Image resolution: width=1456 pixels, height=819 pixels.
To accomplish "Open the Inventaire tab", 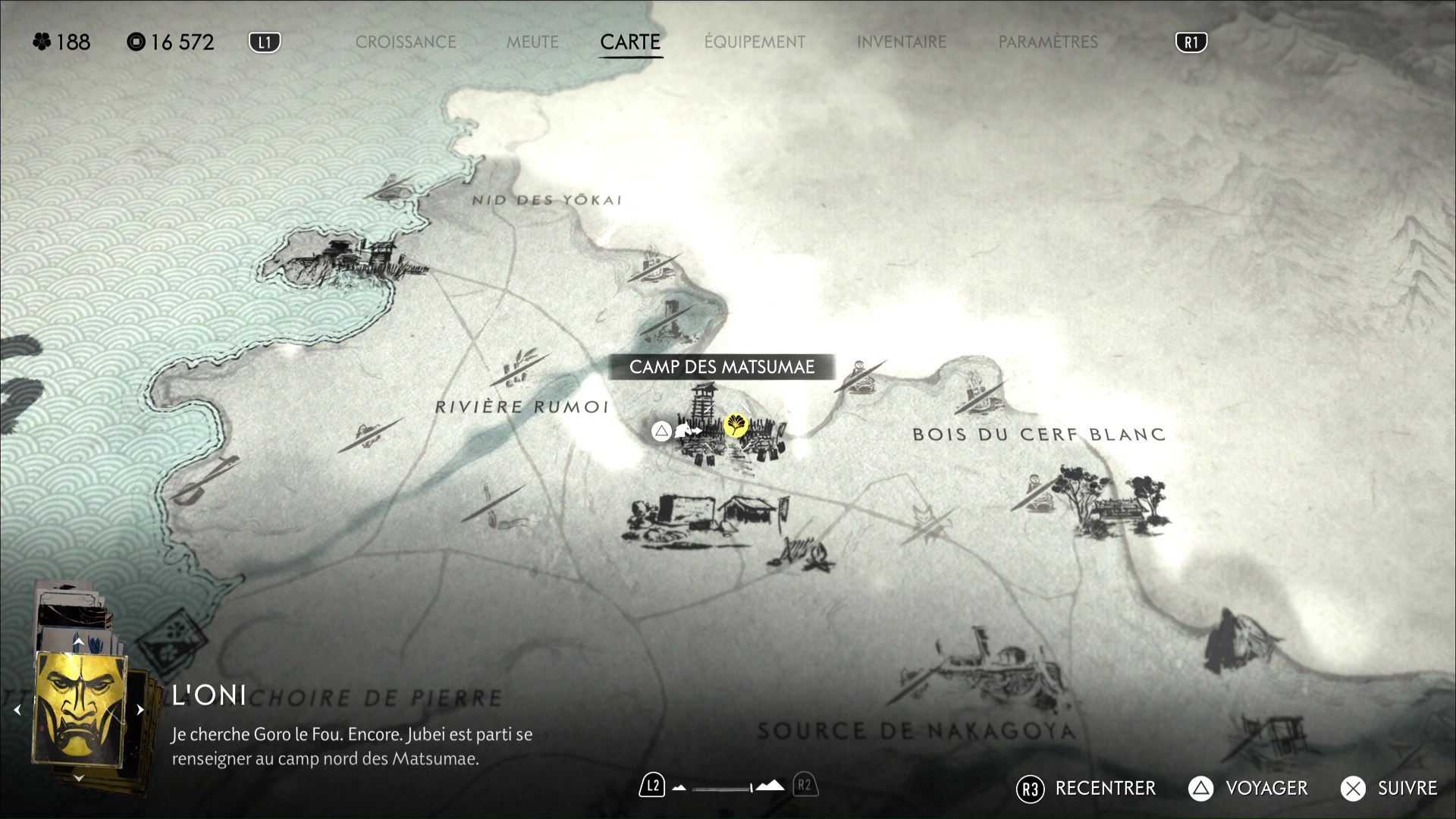I will point(902,42).
